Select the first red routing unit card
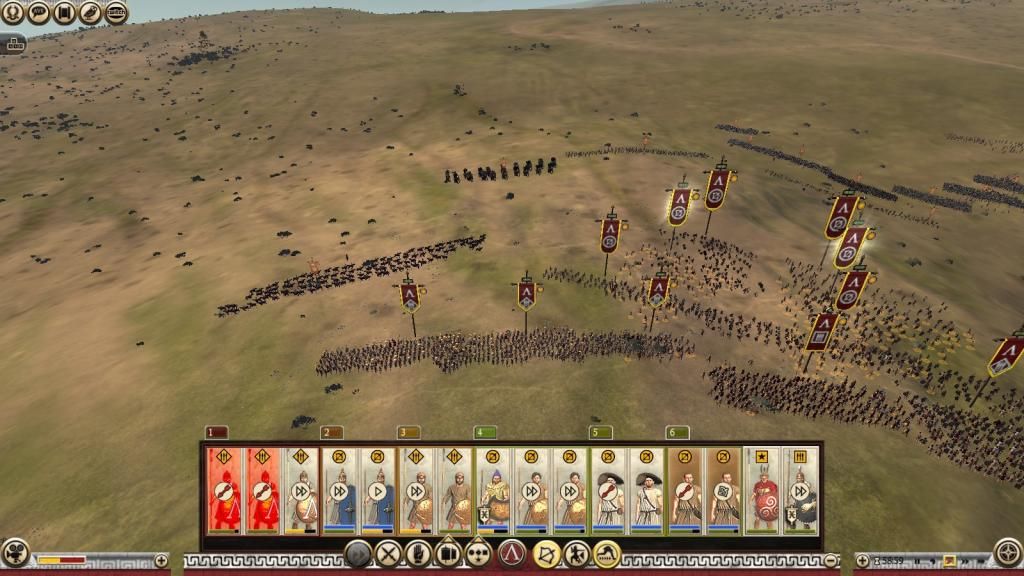 [225, 490]
